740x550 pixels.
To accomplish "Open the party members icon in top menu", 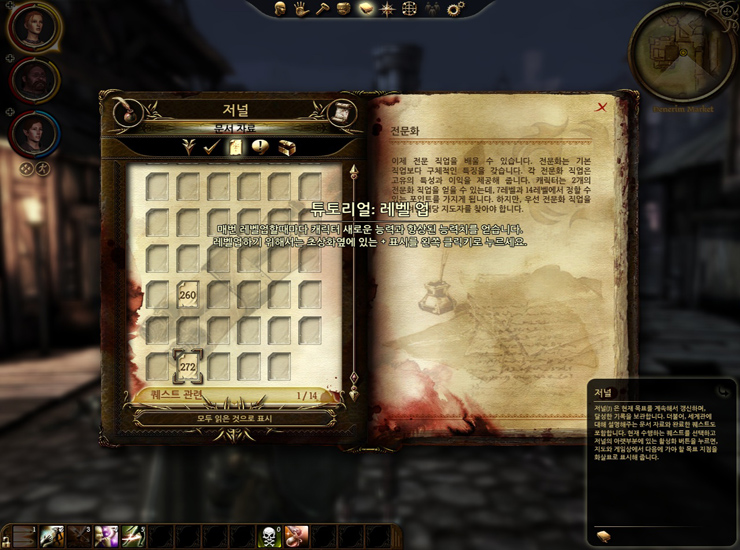I will tap(433, 9).
